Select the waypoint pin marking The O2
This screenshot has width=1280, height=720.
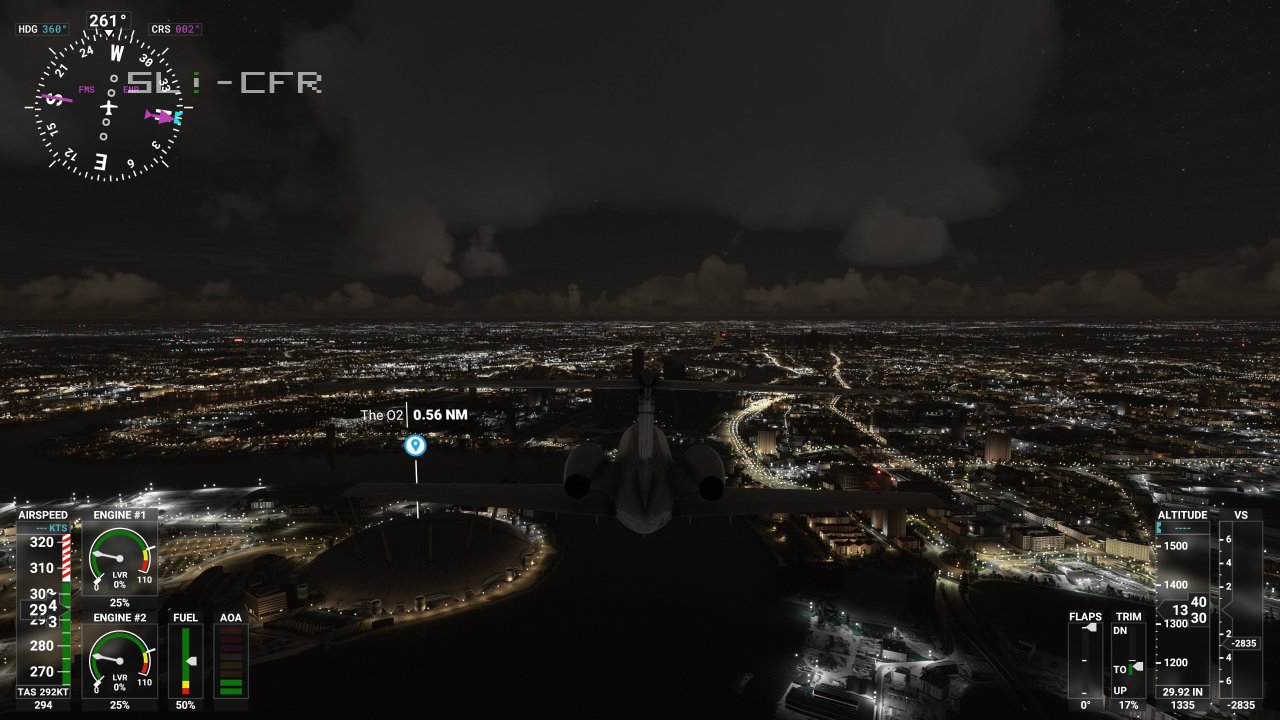click(415, 445)
